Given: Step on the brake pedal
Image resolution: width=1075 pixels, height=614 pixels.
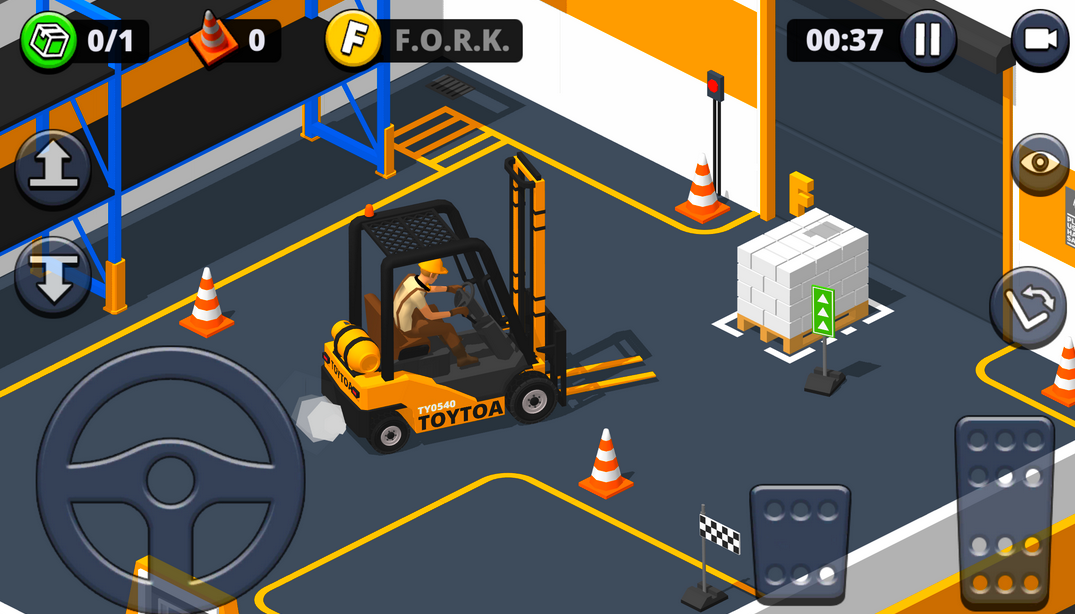Looking at the screenshot, I should click(800, 543).
